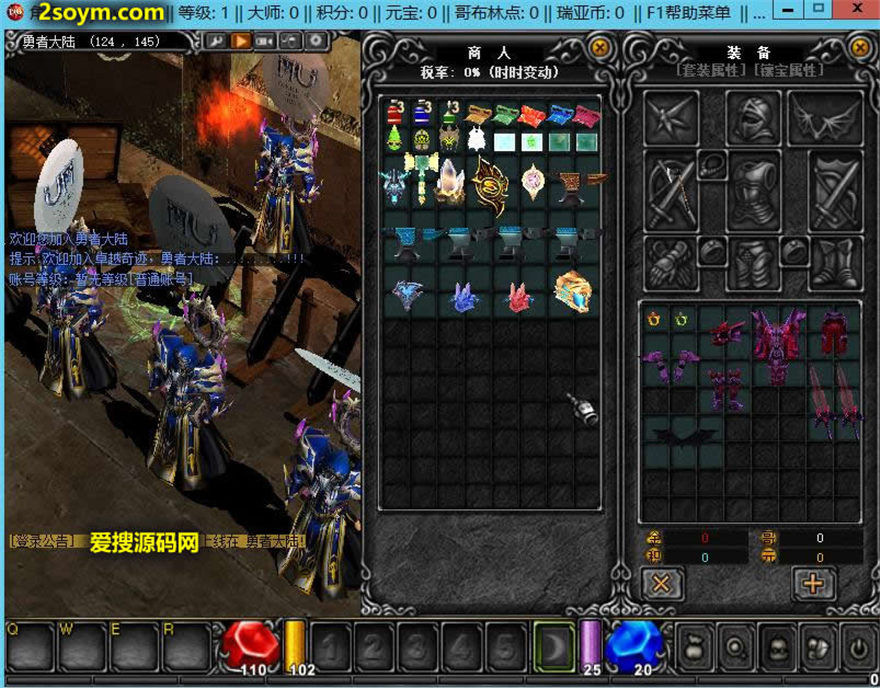Choose the golden emblem shield shop item
This screenshot has height=688, width=880.
pos(490,183)
